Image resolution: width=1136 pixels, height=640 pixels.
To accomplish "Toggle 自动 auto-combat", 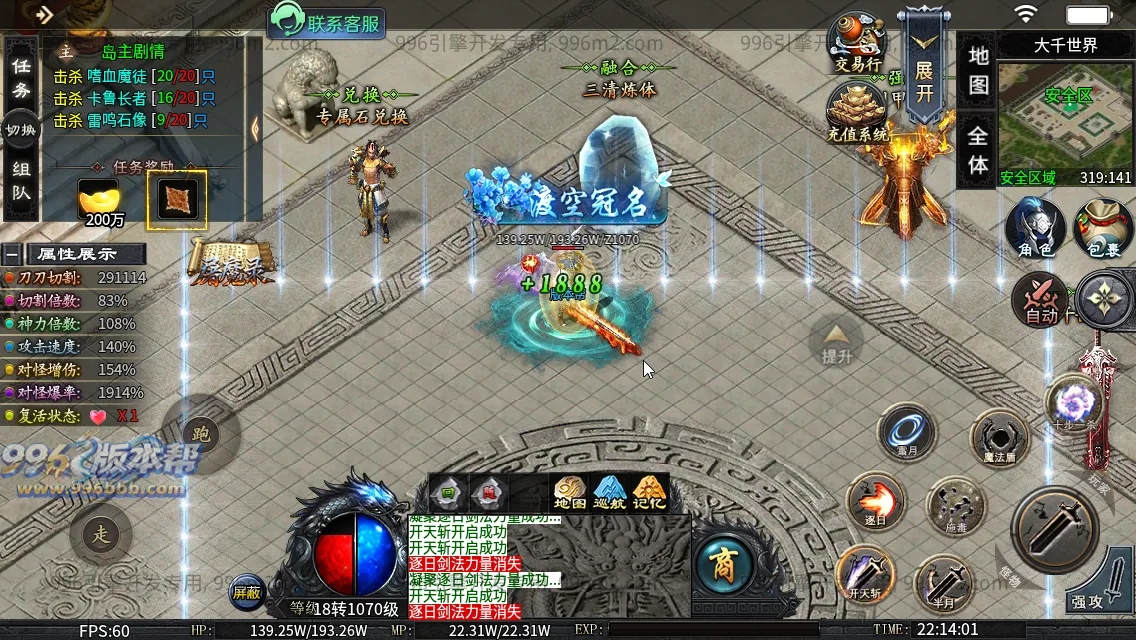I will point(1041,300).
